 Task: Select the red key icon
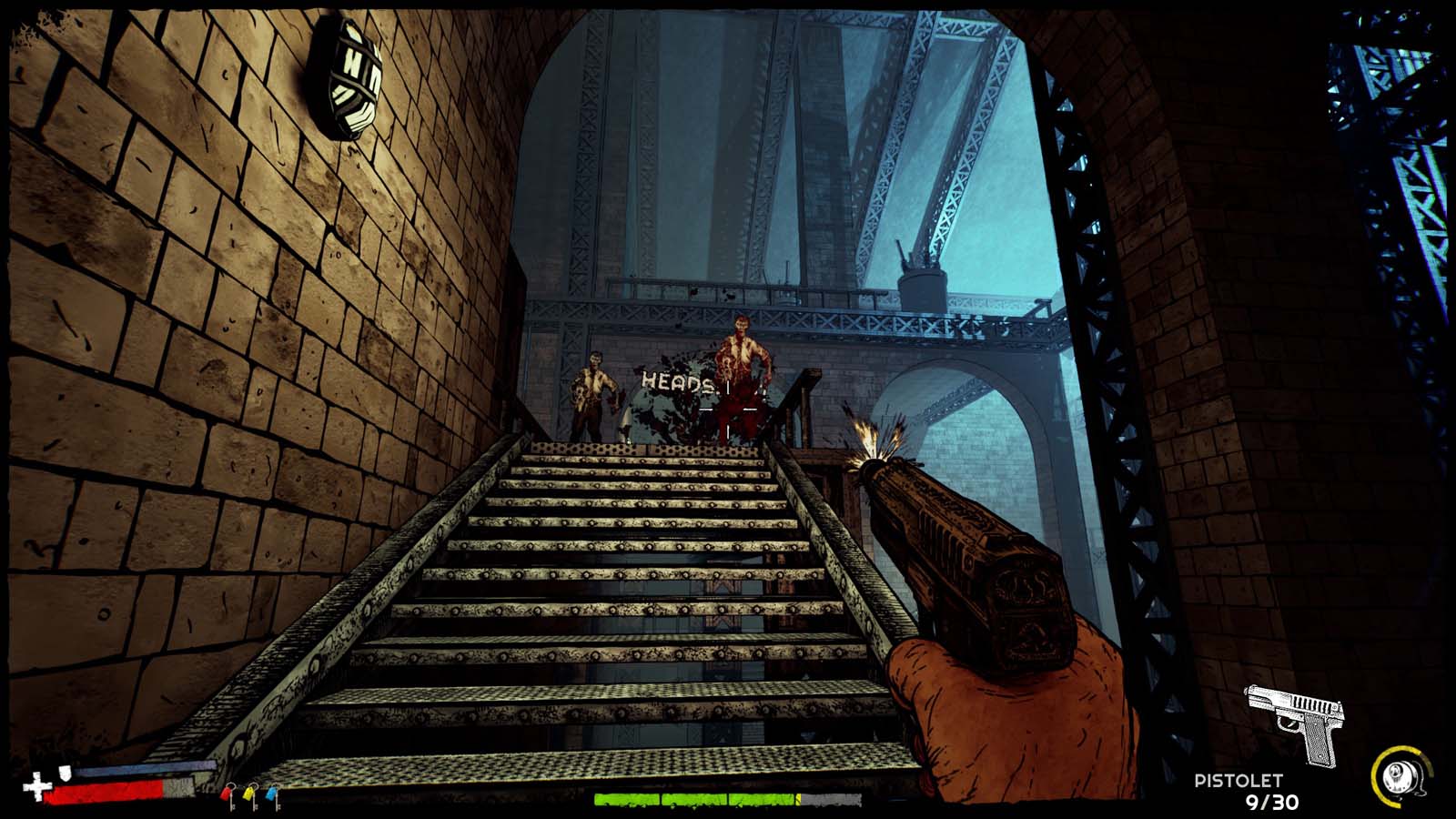click(228, 795)
